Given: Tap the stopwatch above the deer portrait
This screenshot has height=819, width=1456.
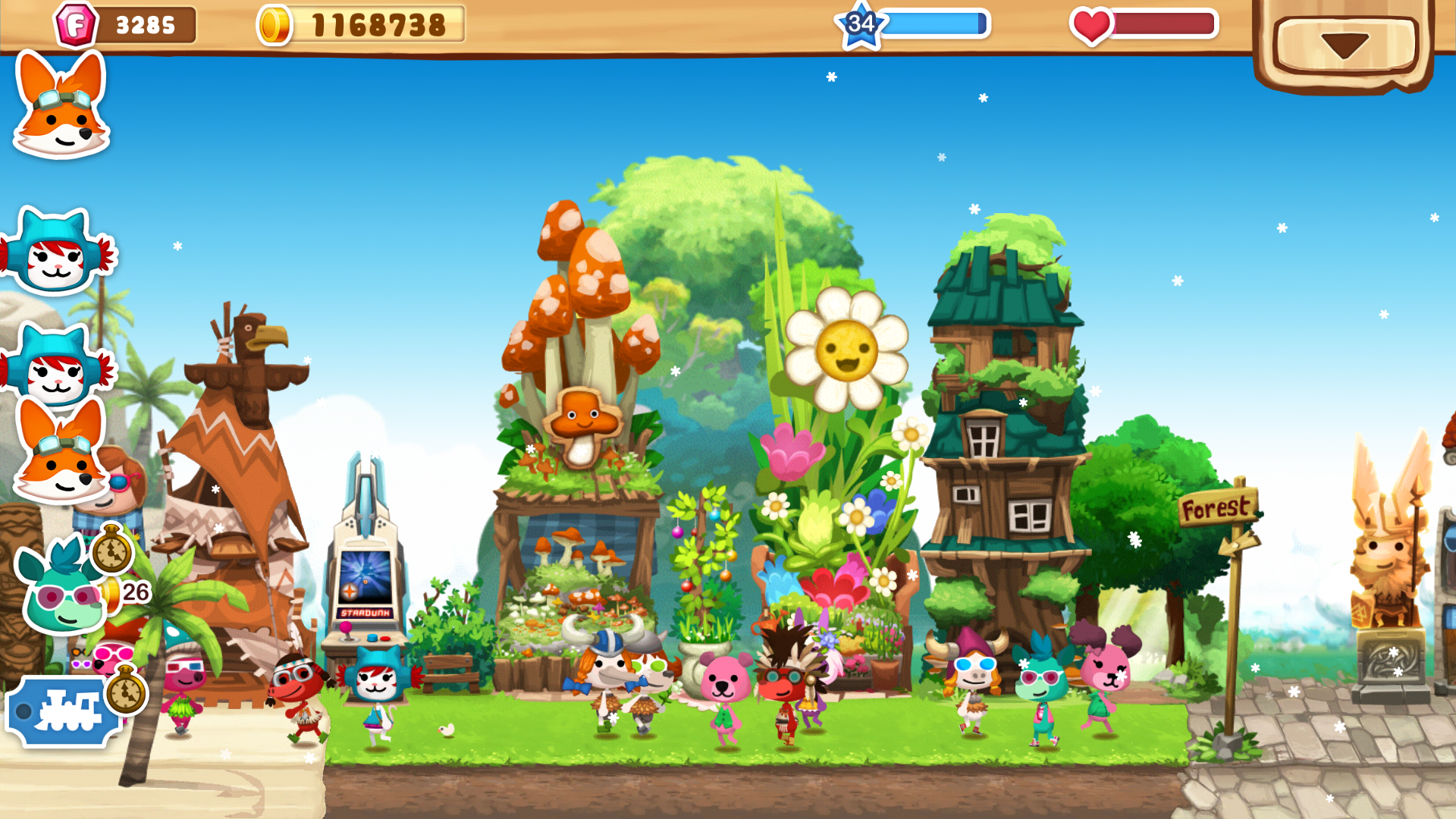Looking at the screenshot, I should [112, 554].
